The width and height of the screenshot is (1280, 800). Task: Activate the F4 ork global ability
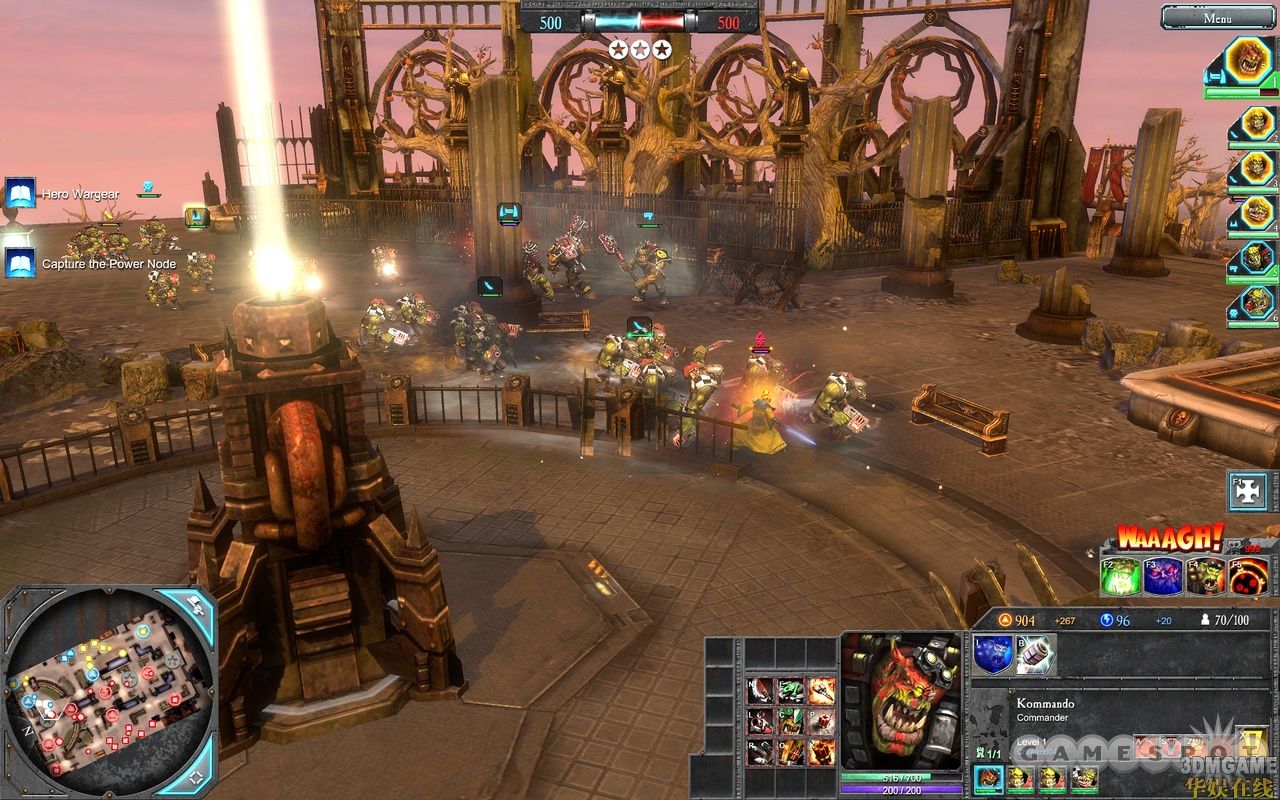point(1206,577)
